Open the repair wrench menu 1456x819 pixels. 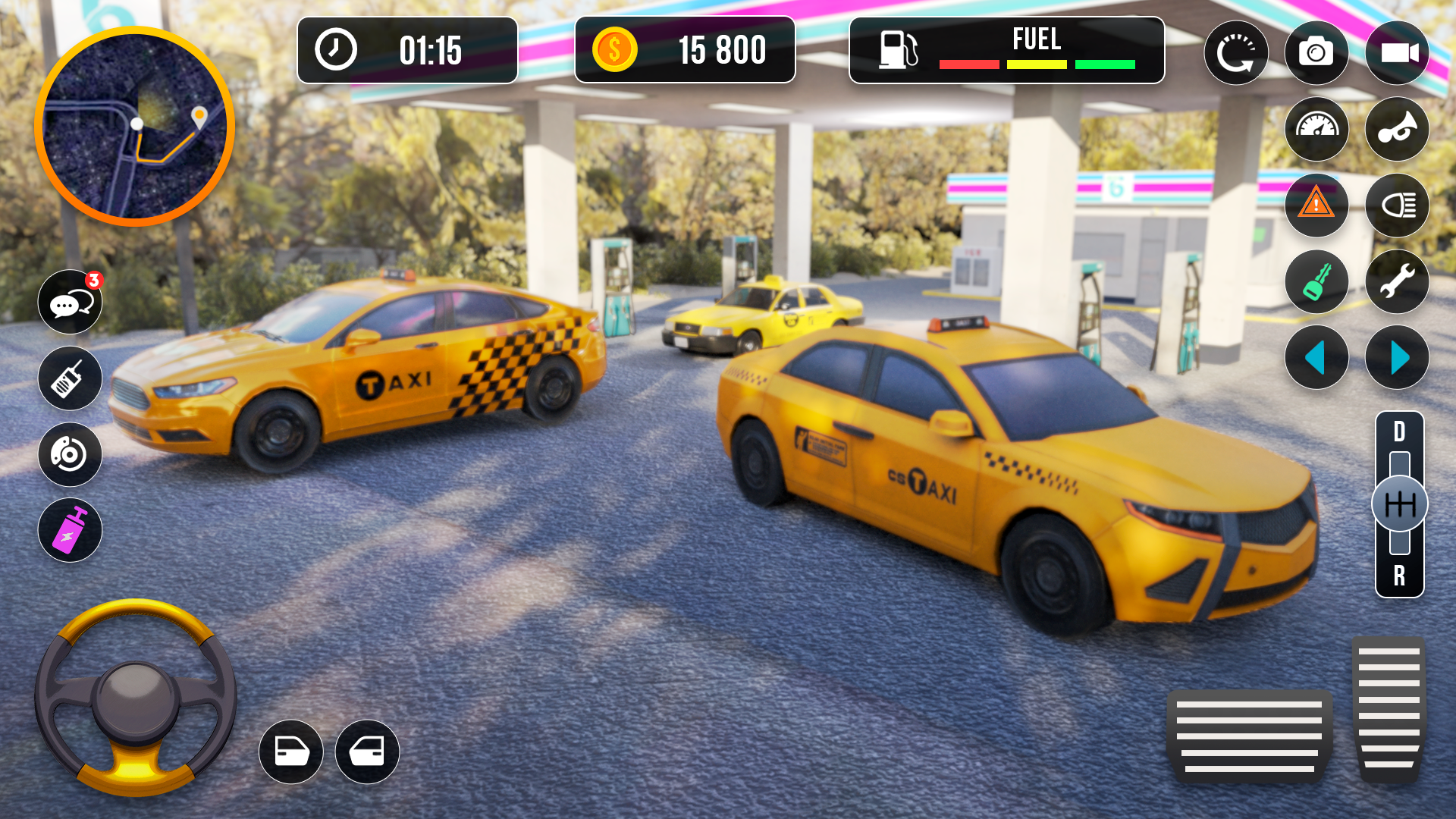point(1398,281)
